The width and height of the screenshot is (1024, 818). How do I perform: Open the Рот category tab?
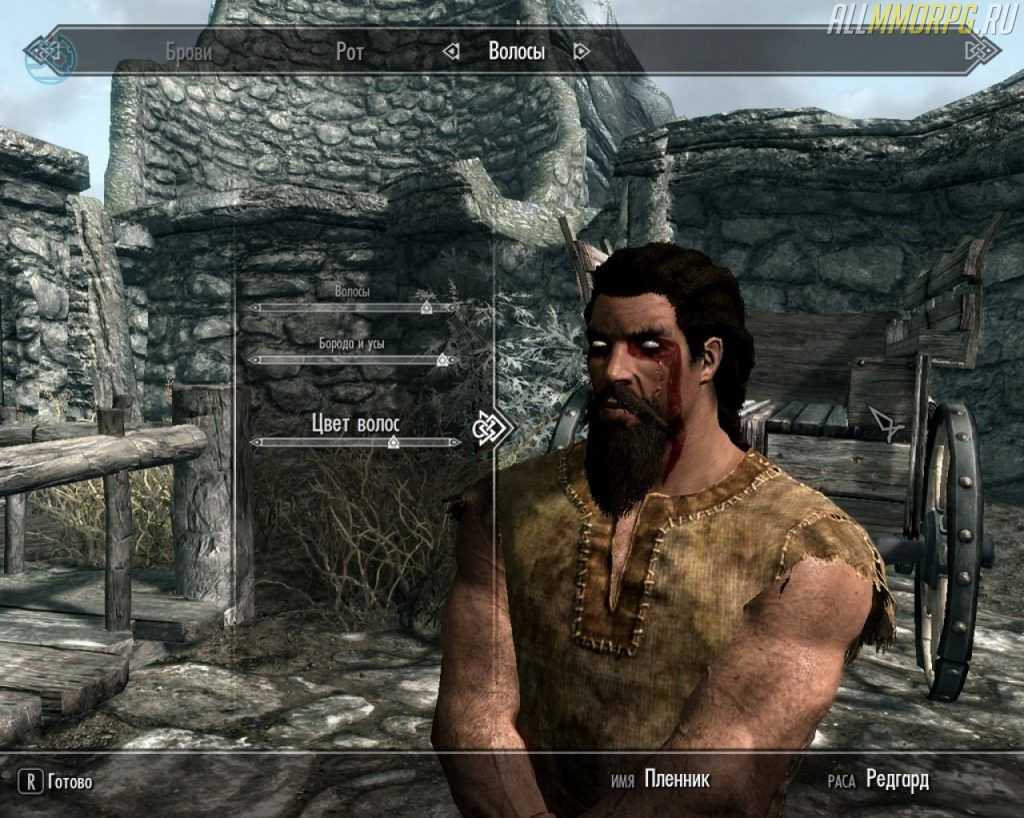(349, 52)
